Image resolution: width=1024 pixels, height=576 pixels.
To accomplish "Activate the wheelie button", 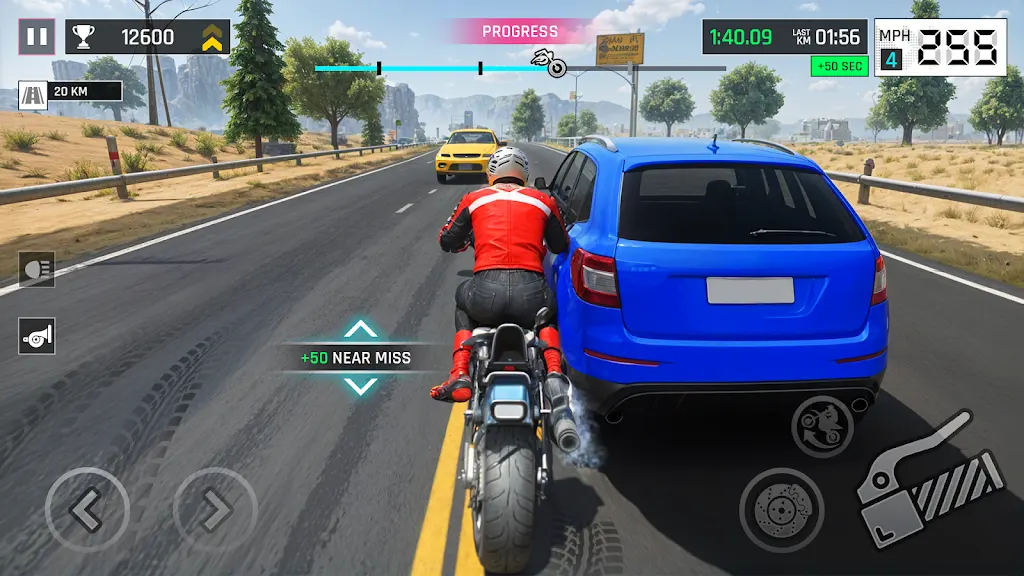I will click(822, 427).
